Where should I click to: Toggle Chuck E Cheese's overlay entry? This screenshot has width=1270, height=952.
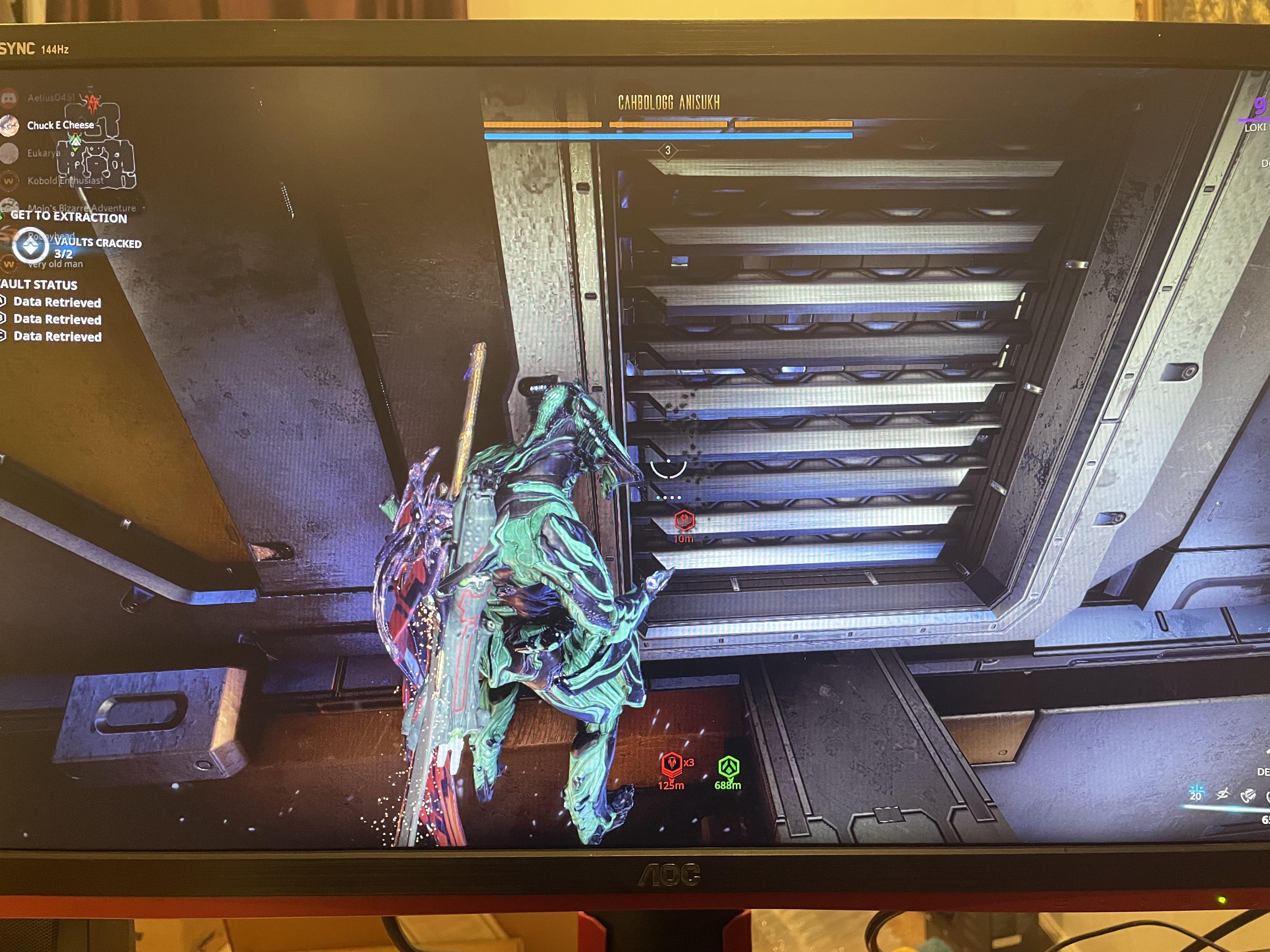pos(60,125)
